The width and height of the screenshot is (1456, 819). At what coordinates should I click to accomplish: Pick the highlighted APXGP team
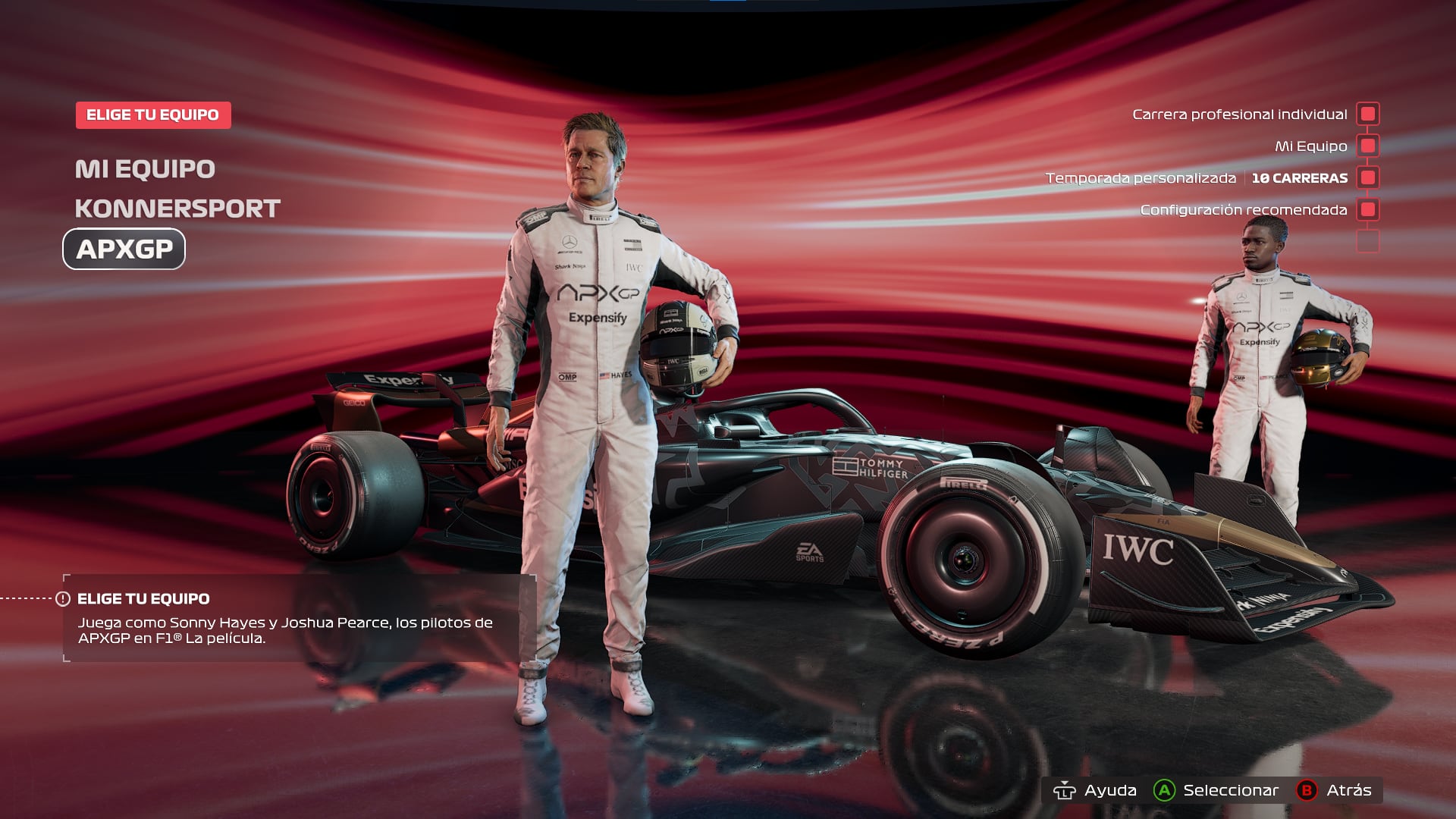124,249
